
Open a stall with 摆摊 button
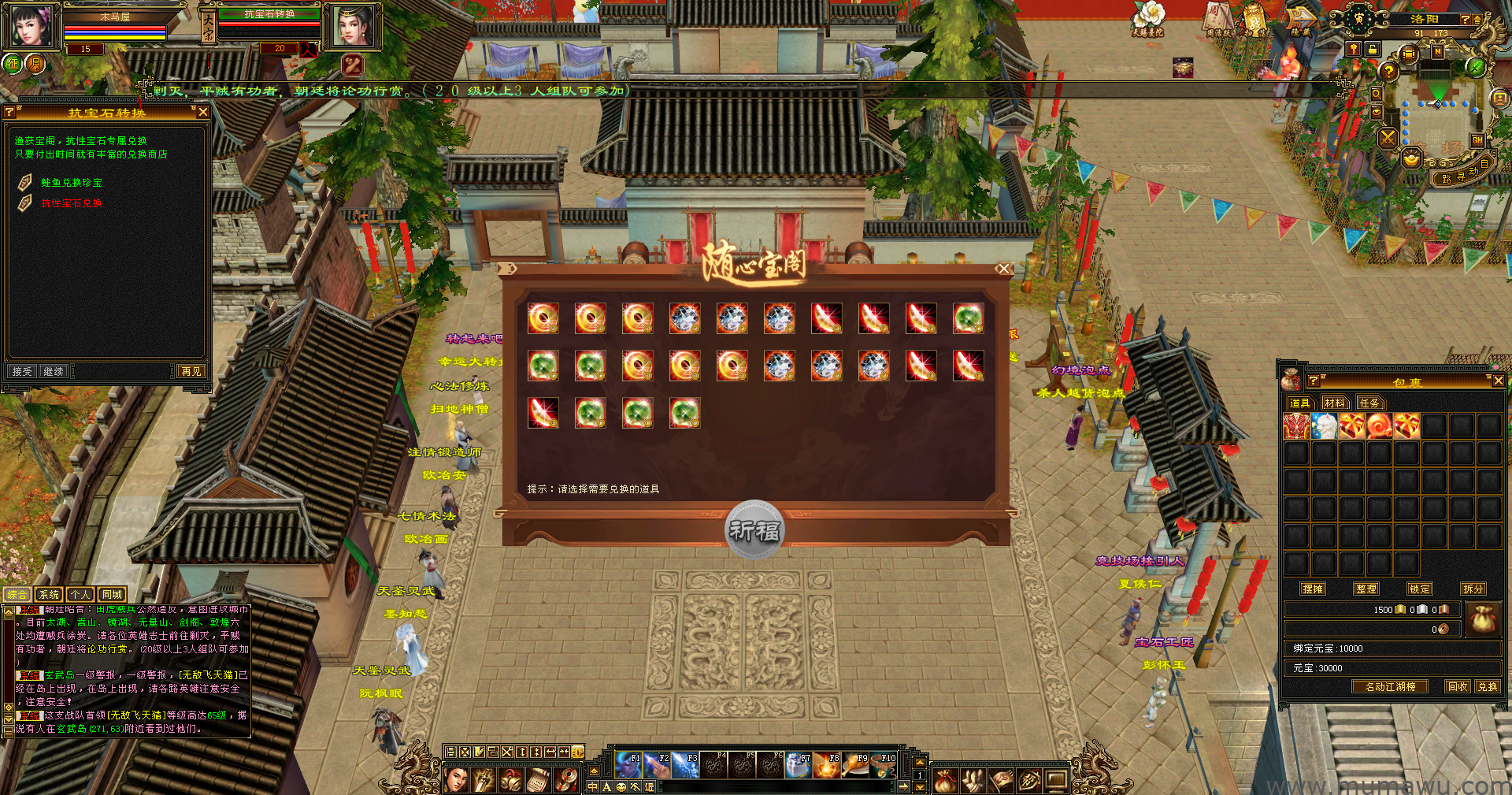[1313, 589]
